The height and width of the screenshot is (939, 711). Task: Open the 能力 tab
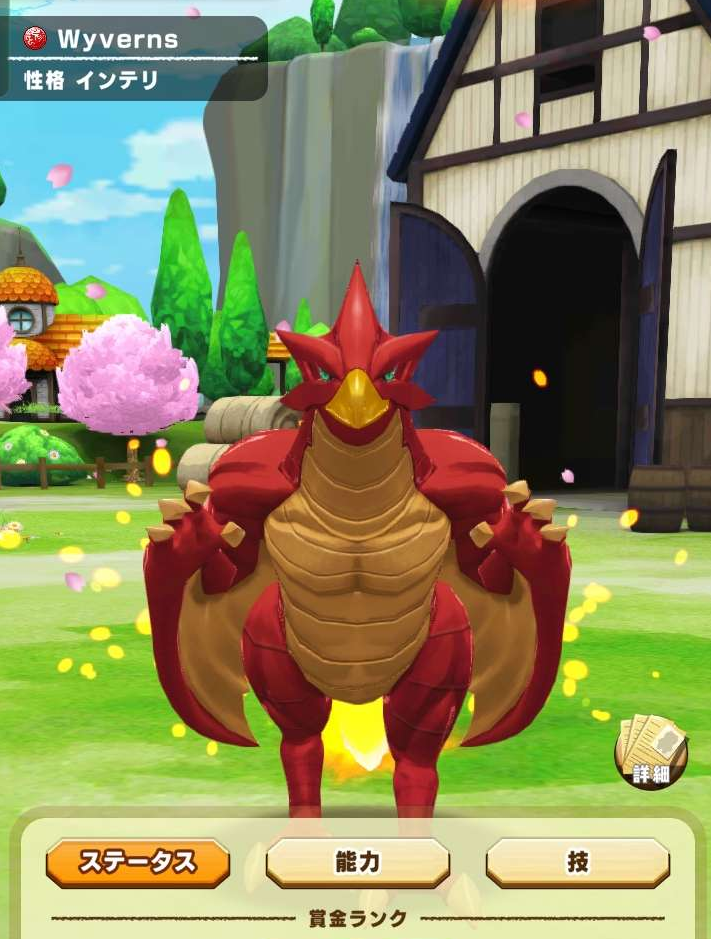(357, 862)
